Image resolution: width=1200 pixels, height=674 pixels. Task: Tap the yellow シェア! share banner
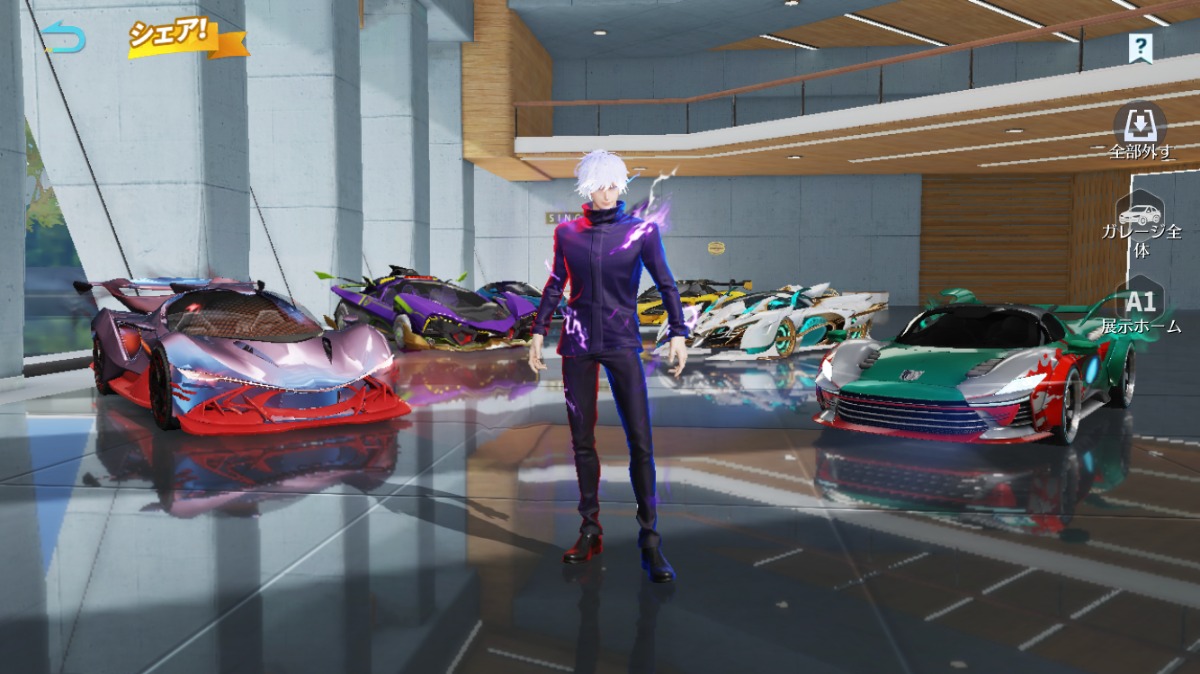coord(186,38)
